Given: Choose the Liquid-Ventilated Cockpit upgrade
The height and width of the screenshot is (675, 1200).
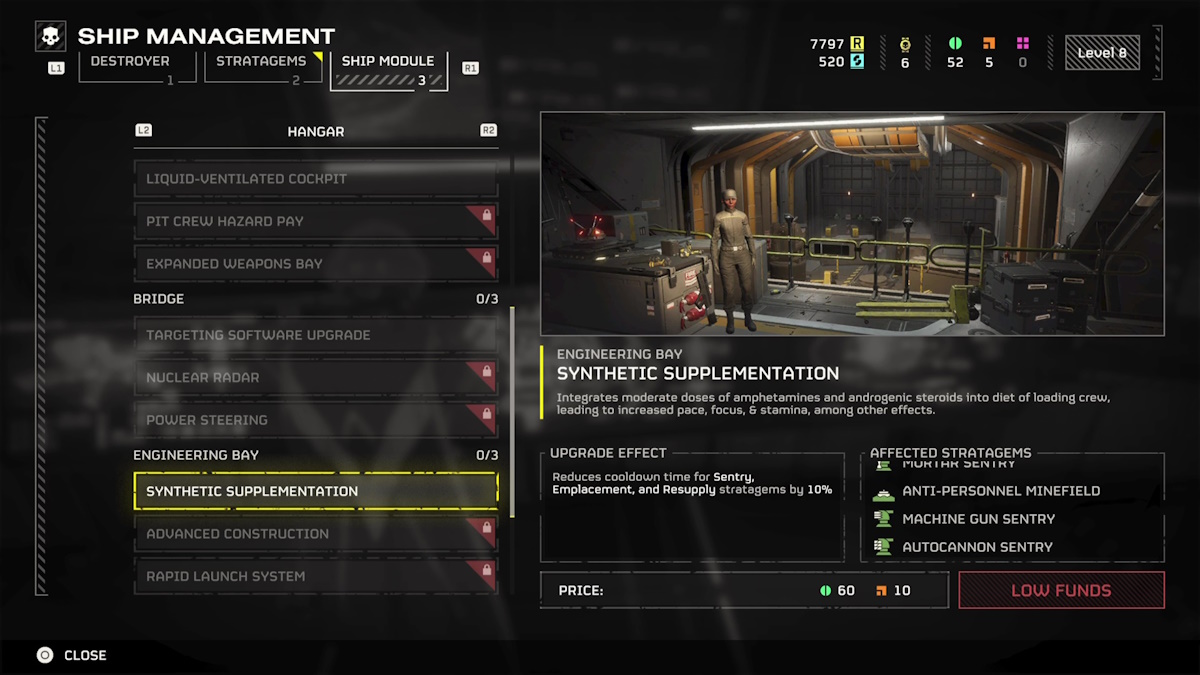Looking at the screenshot, I should [315, 179].
